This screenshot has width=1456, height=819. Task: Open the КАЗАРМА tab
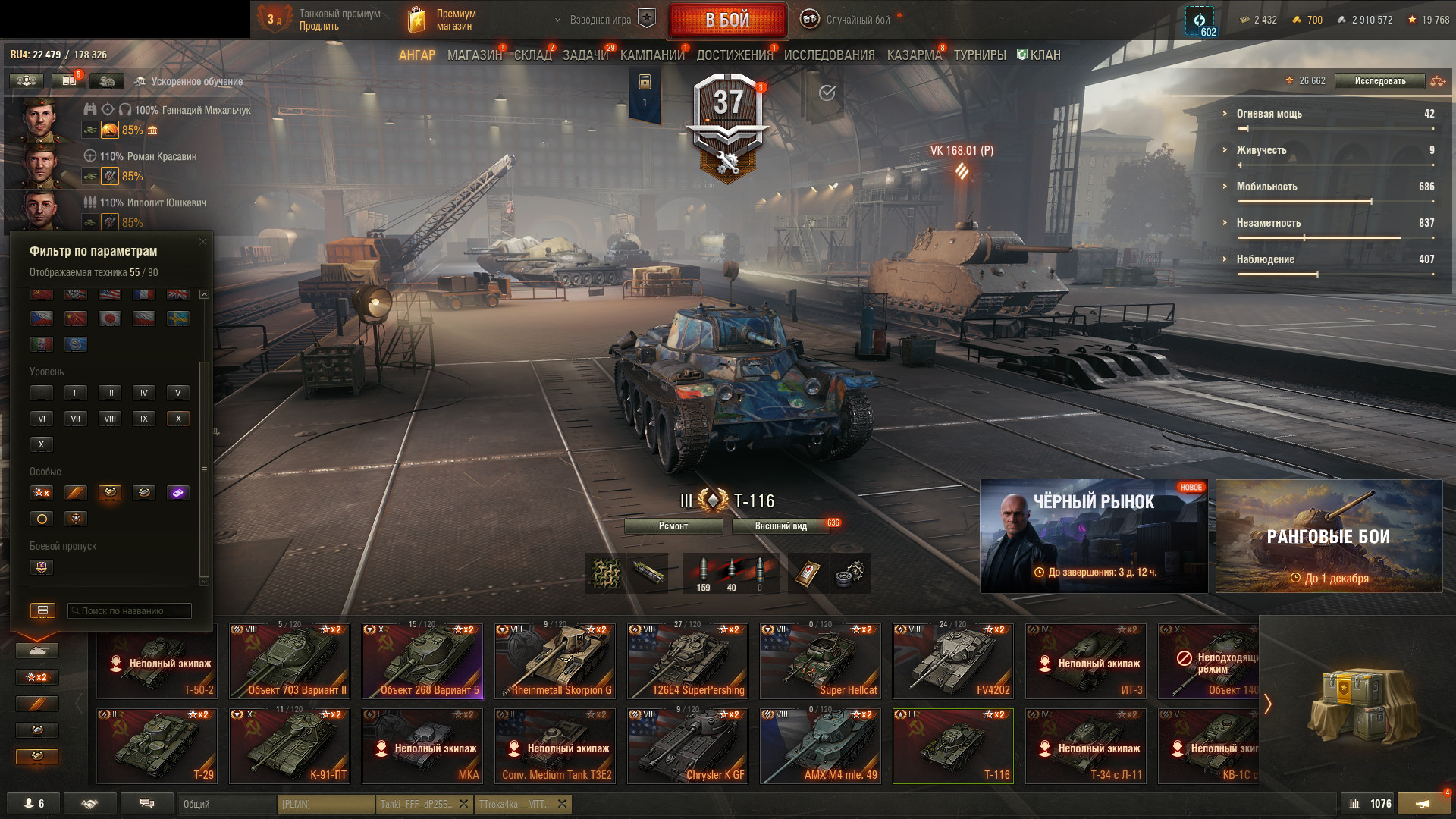(x=914, y=55)
